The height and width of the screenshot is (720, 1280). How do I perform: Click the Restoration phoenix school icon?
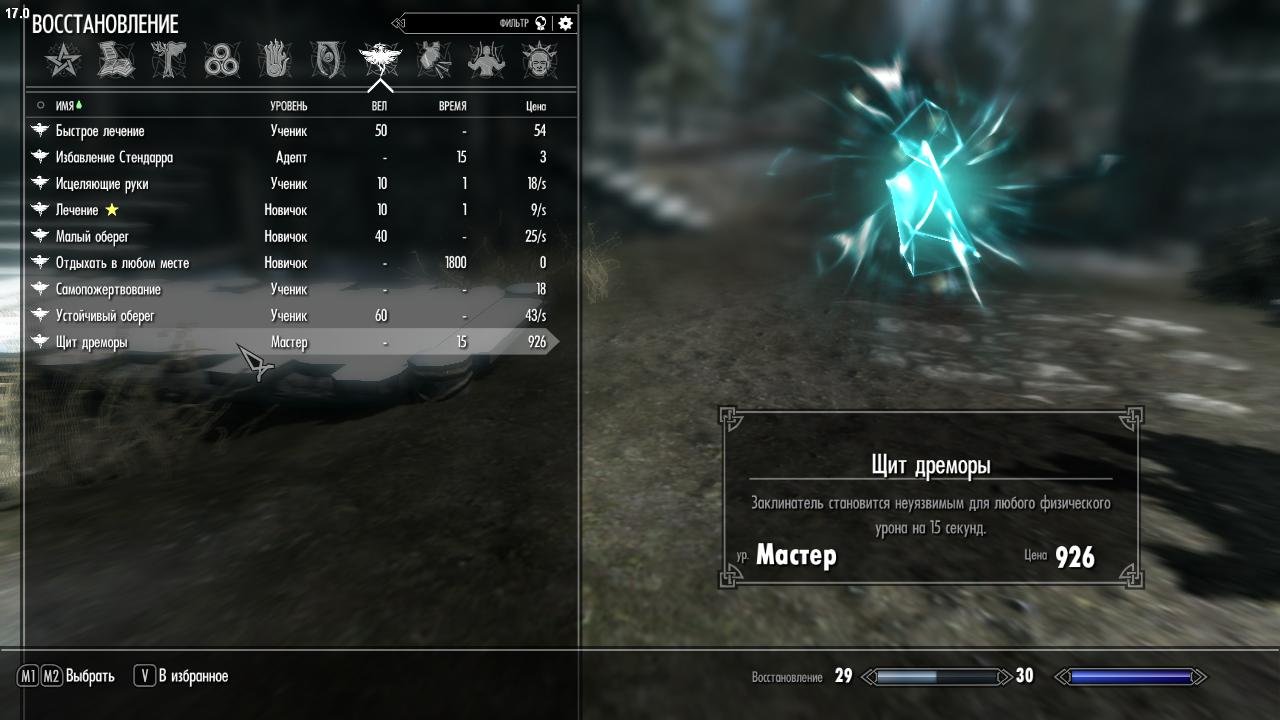pyautogui.click(x=380, y=60)
